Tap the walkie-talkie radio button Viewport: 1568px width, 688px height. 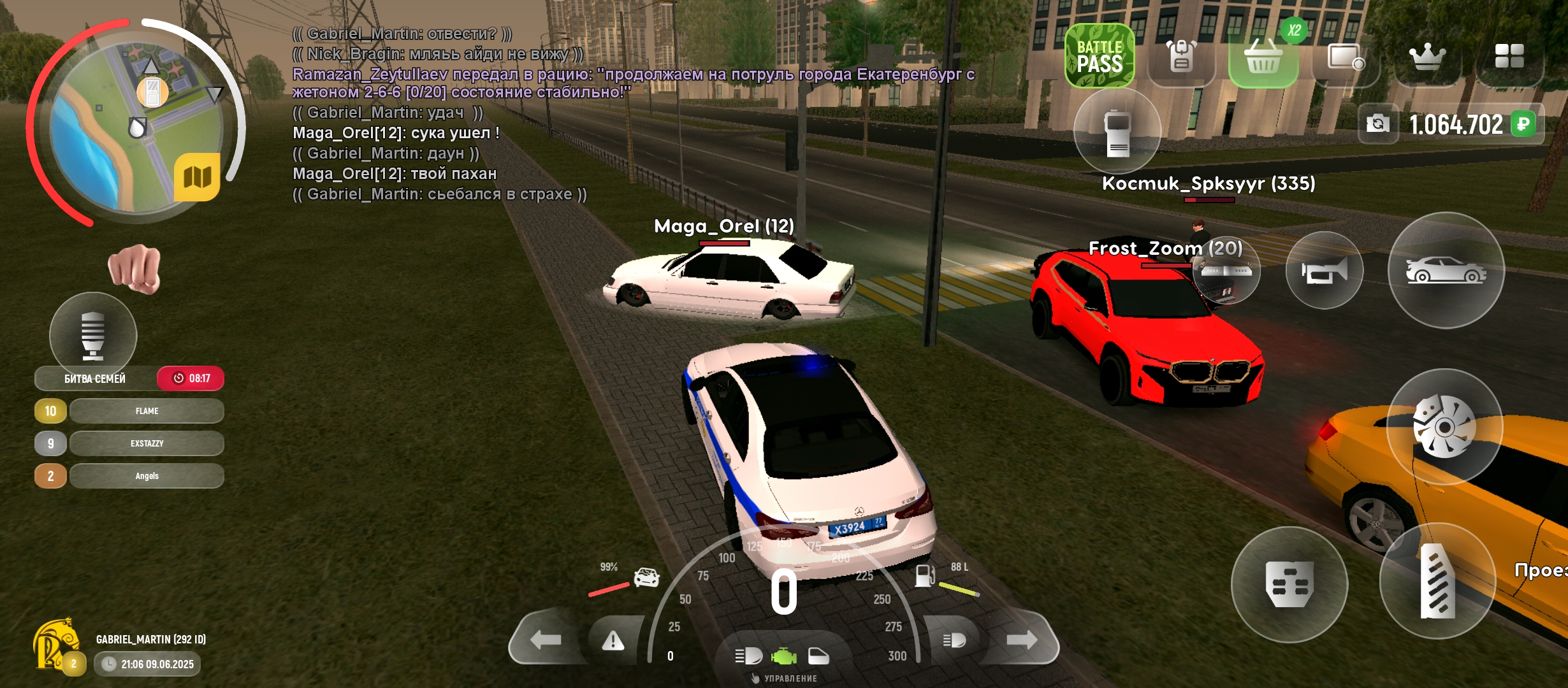[x=1117, y=131]
